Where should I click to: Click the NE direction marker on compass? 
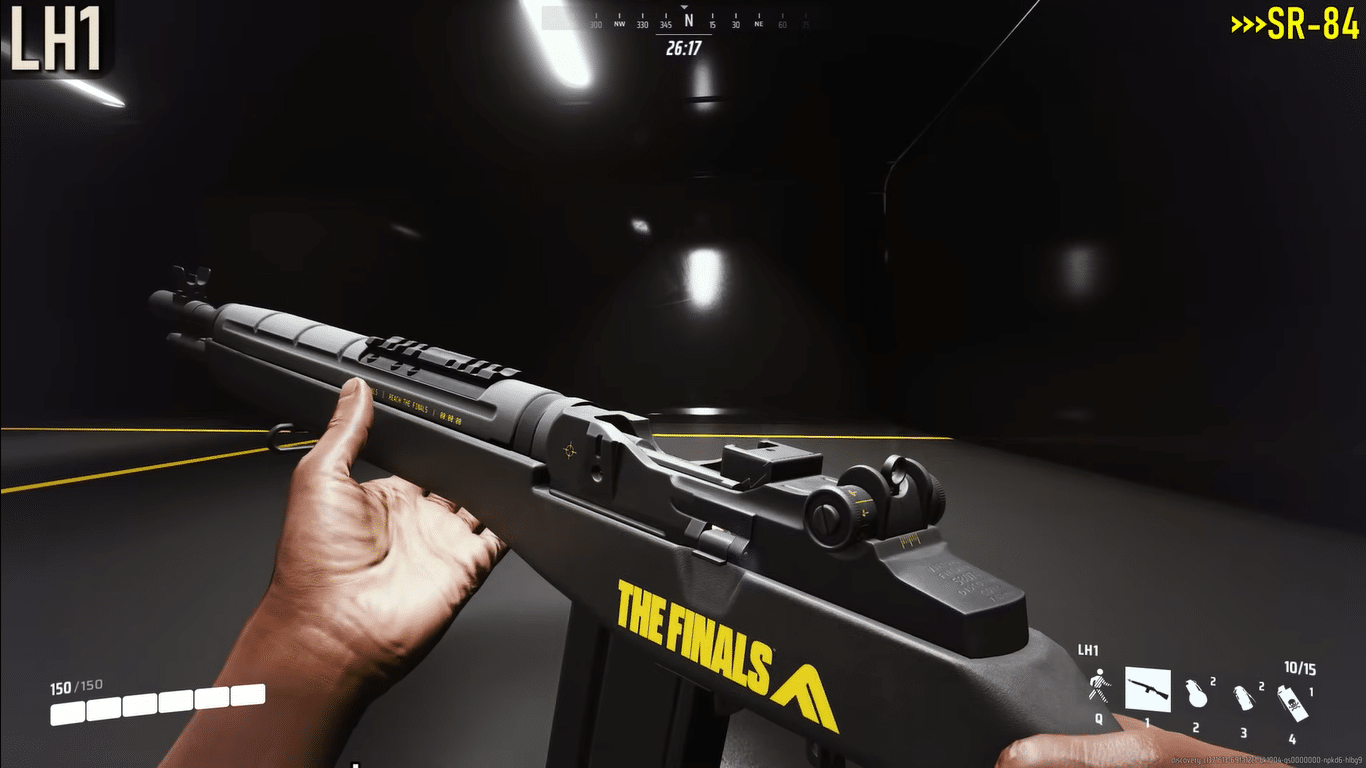click(759, 23)
